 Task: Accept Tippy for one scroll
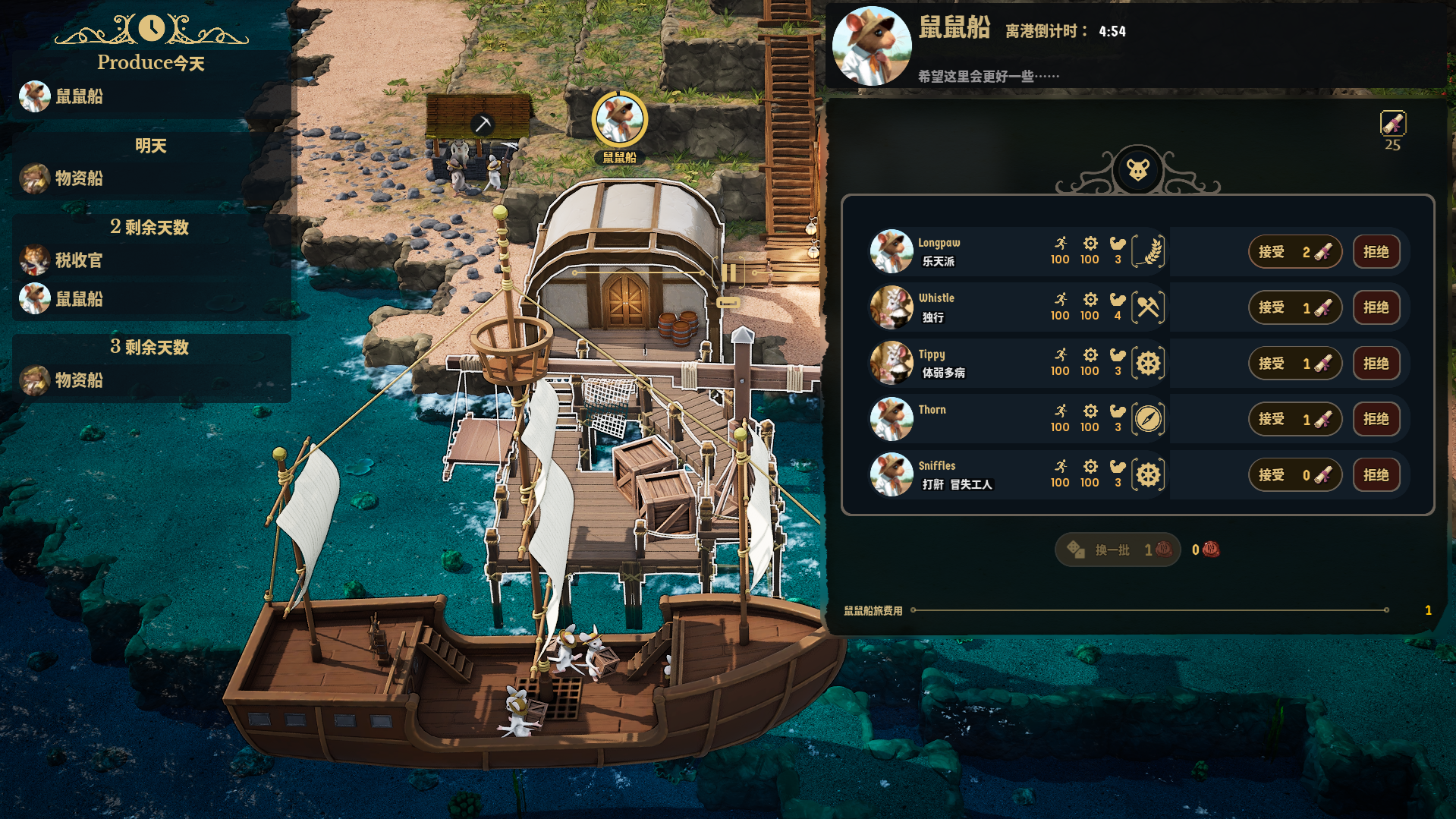pos(1294,364)
